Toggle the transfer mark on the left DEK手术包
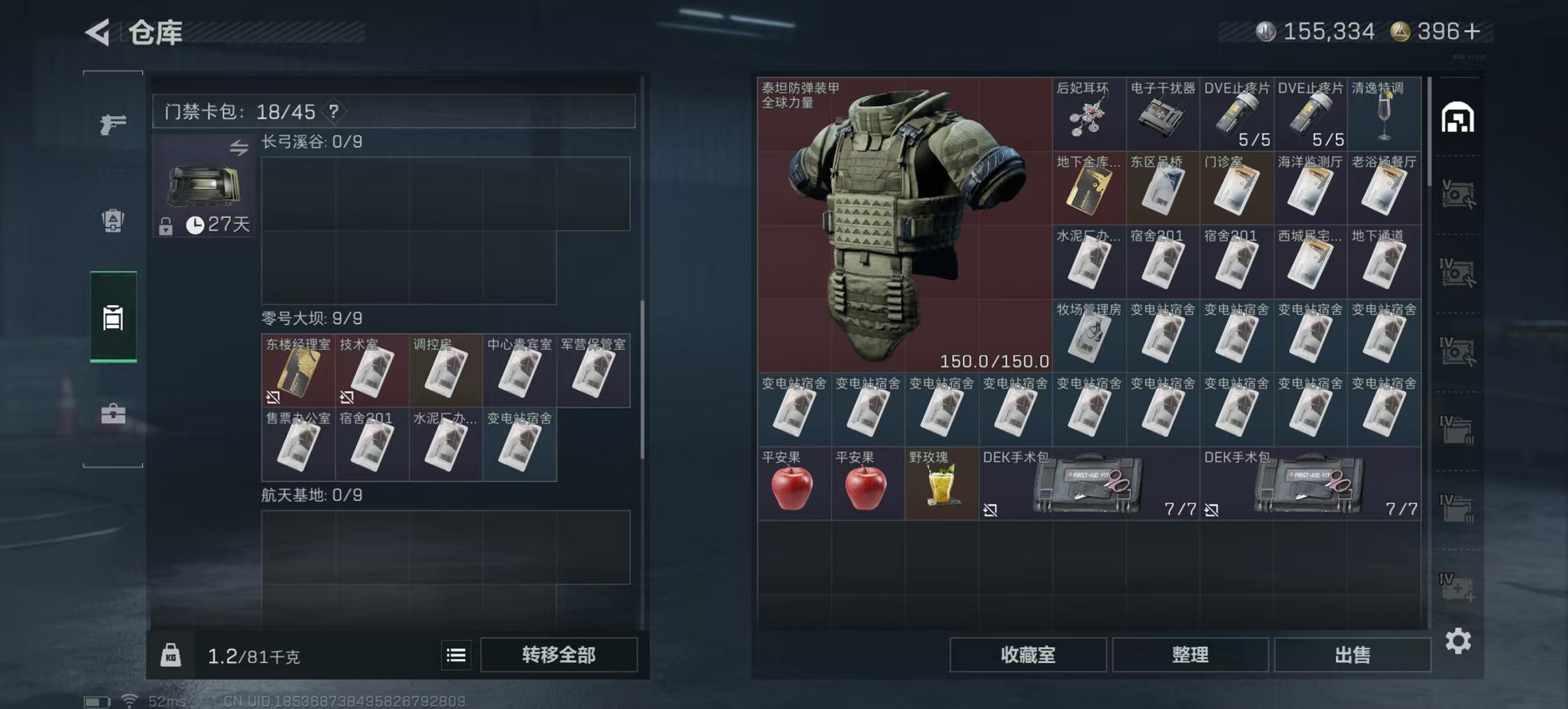The width and height of the screenshot is (1568, 709). 992,510
